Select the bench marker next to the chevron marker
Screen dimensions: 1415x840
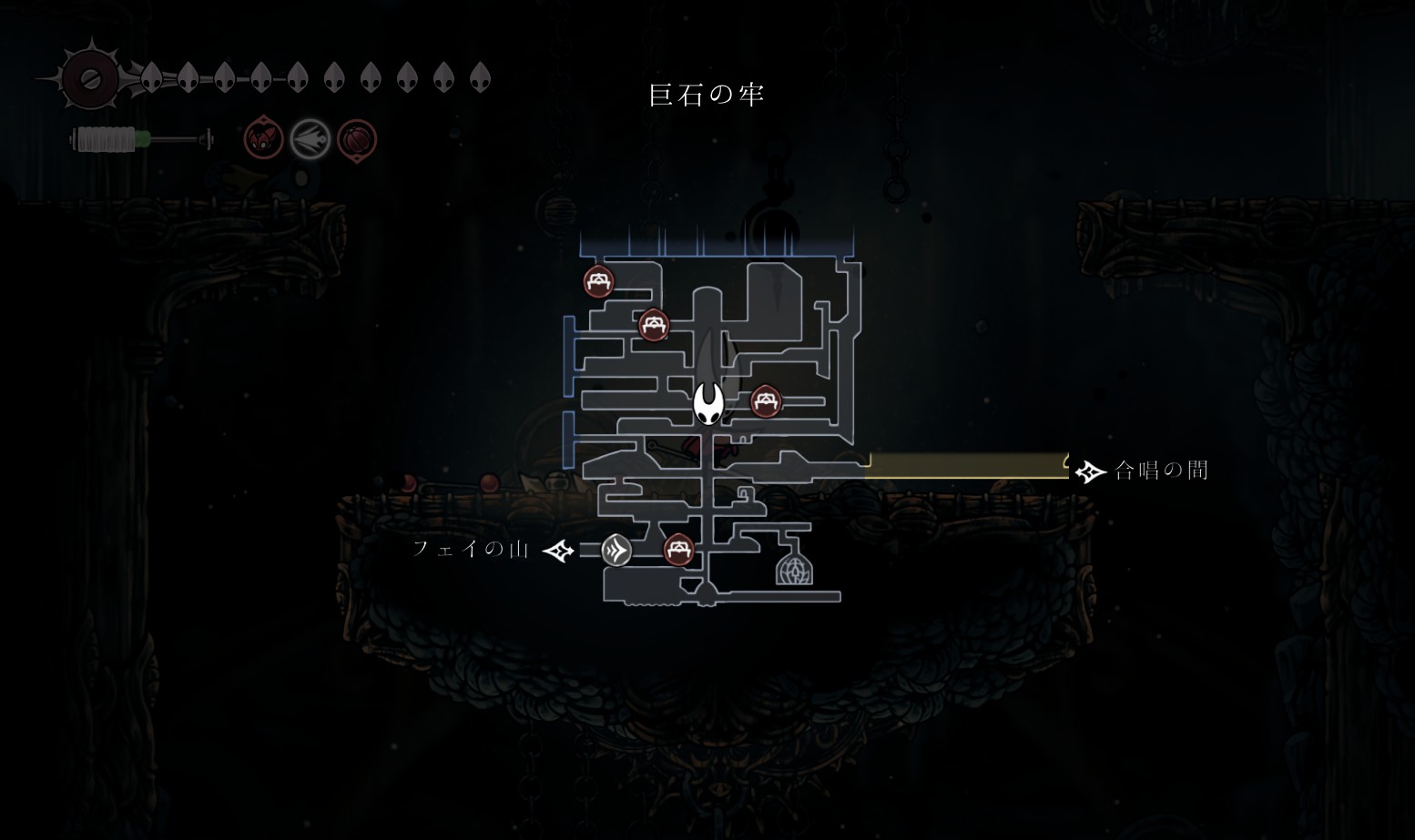[x=677, y=549]
